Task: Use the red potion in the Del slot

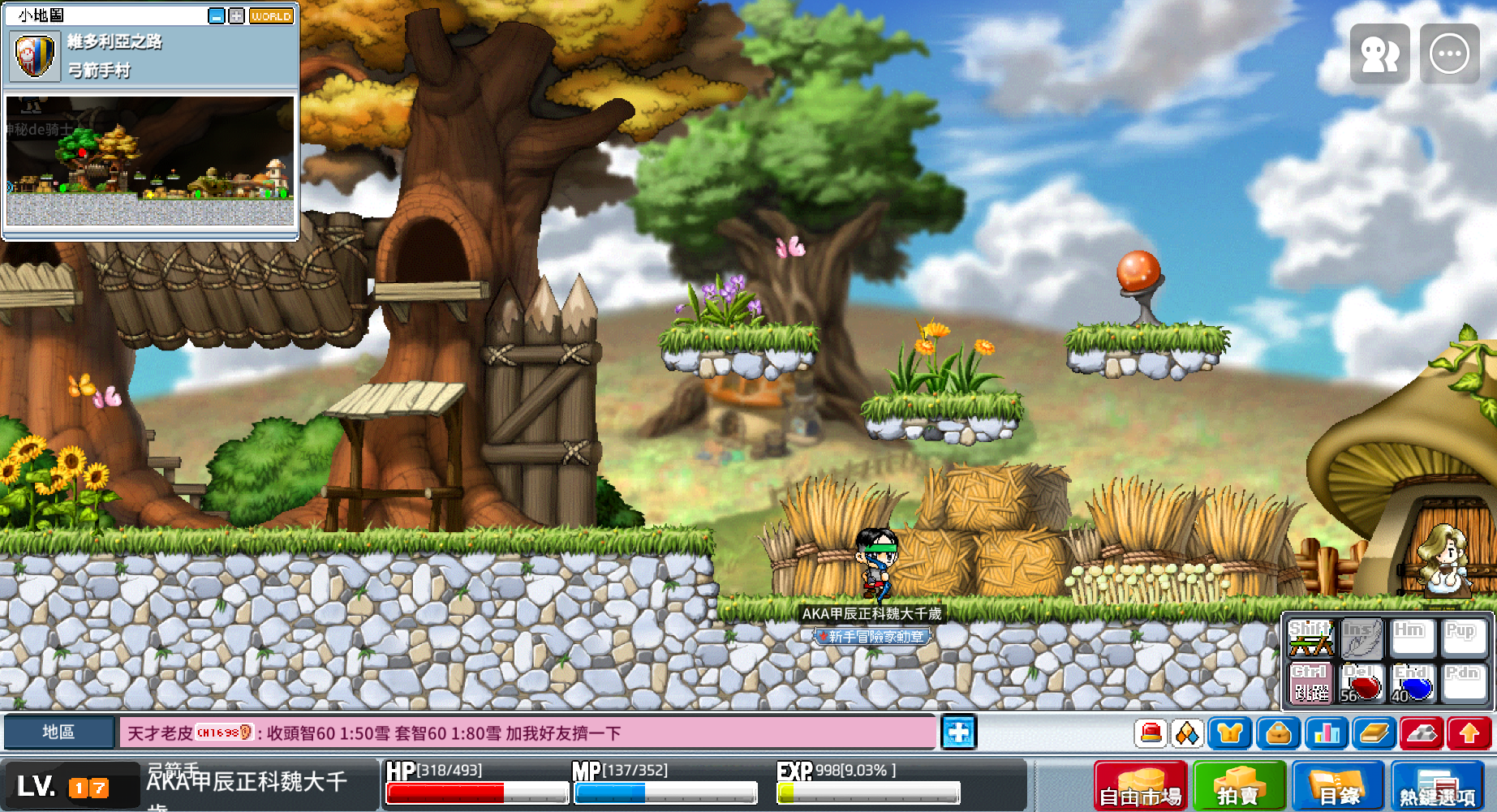Action: click(x=1362, y=684)
